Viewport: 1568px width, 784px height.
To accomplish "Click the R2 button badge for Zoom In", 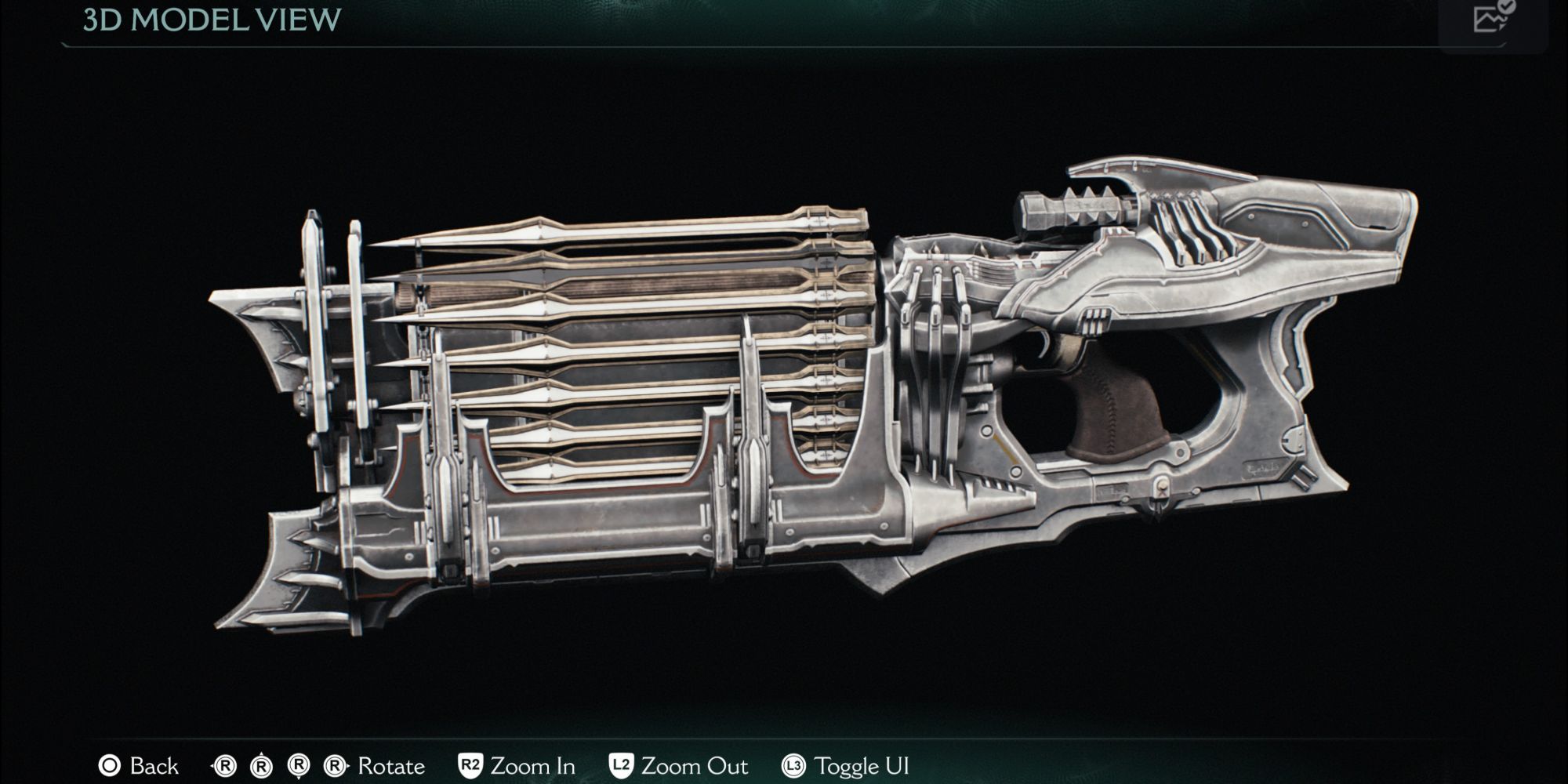I will (470, 766).
